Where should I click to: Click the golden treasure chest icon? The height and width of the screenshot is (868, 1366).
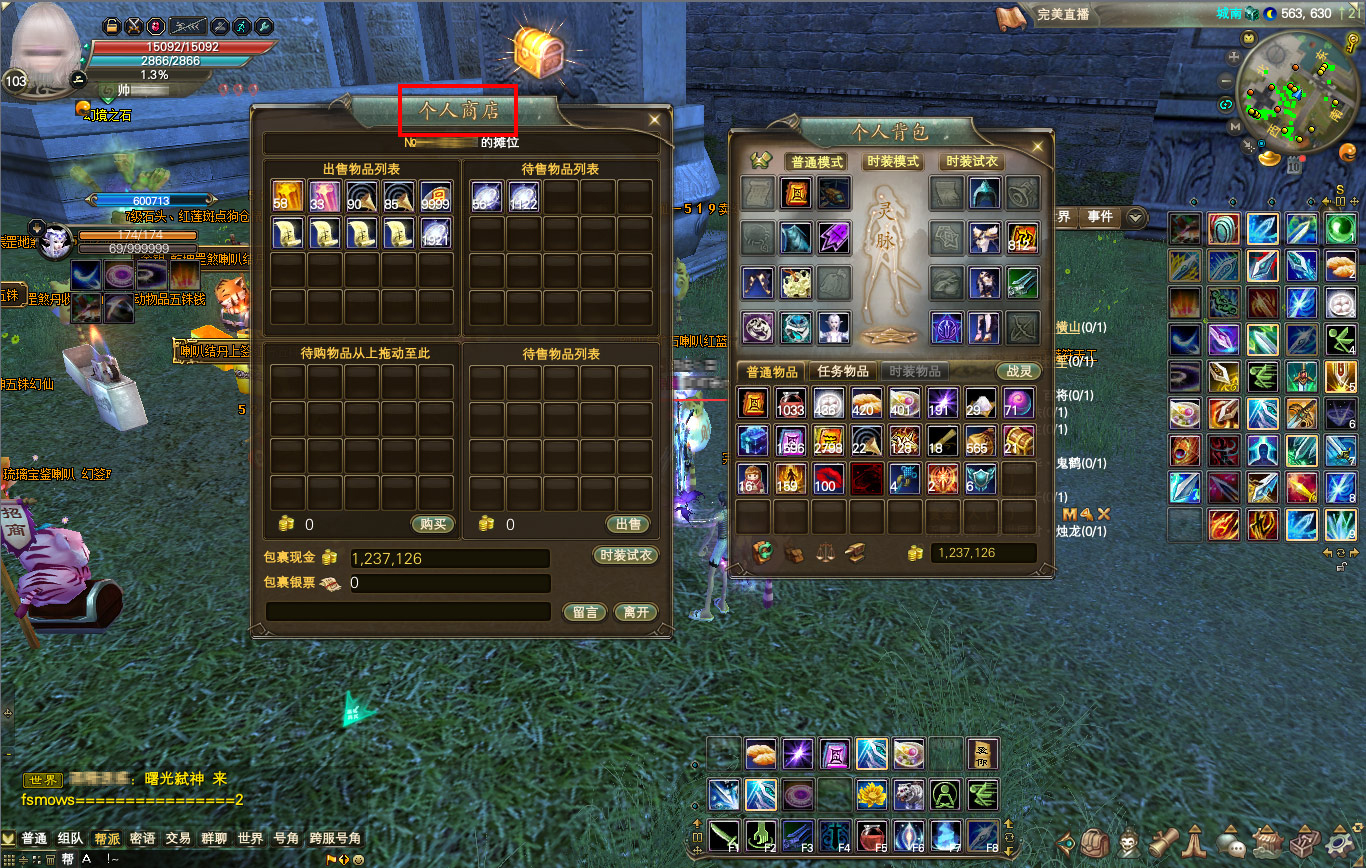coord(541,50)
